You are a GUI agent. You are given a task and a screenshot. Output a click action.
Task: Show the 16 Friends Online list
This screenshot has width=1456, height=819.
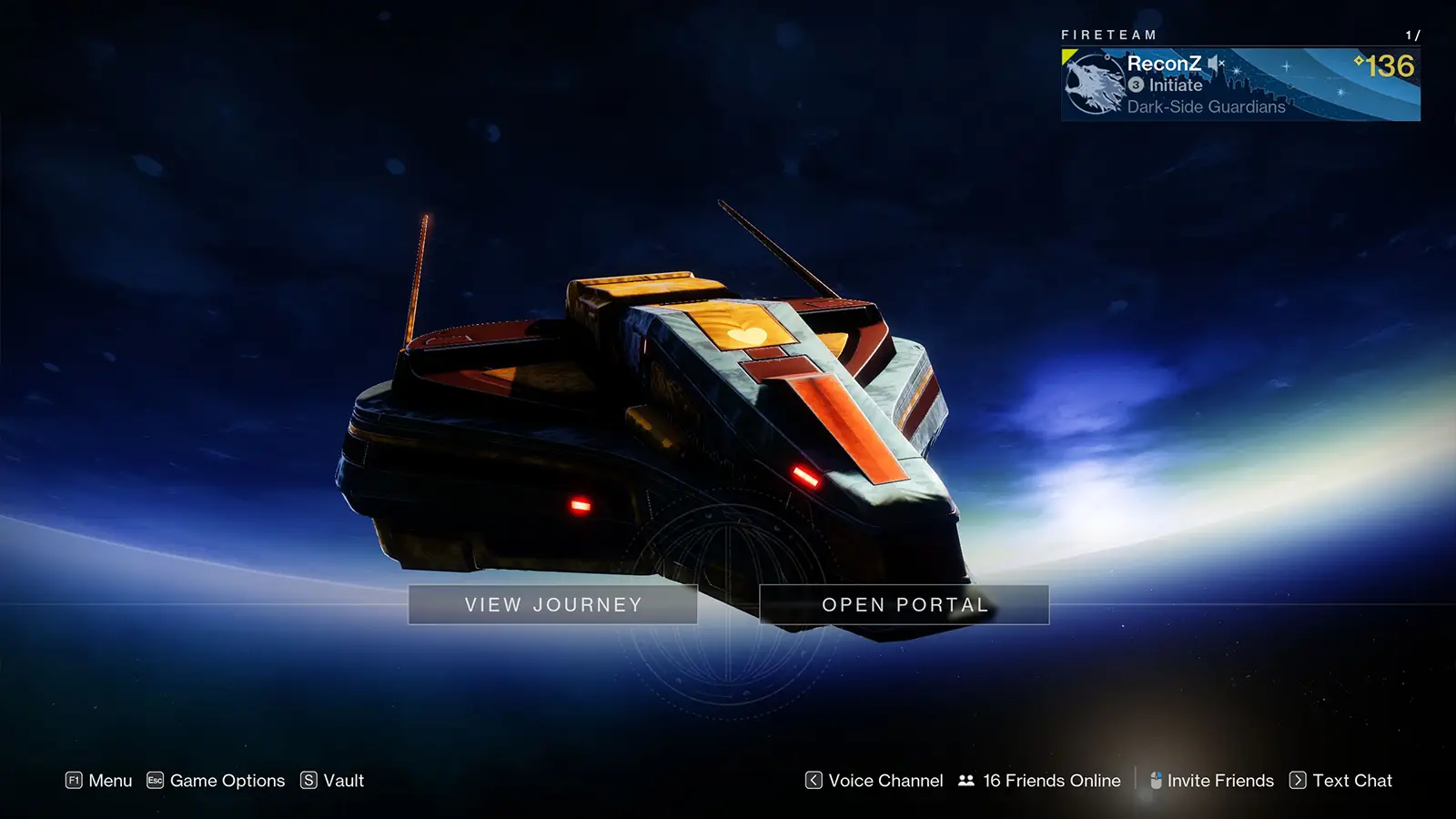(x=1040, y=781)
